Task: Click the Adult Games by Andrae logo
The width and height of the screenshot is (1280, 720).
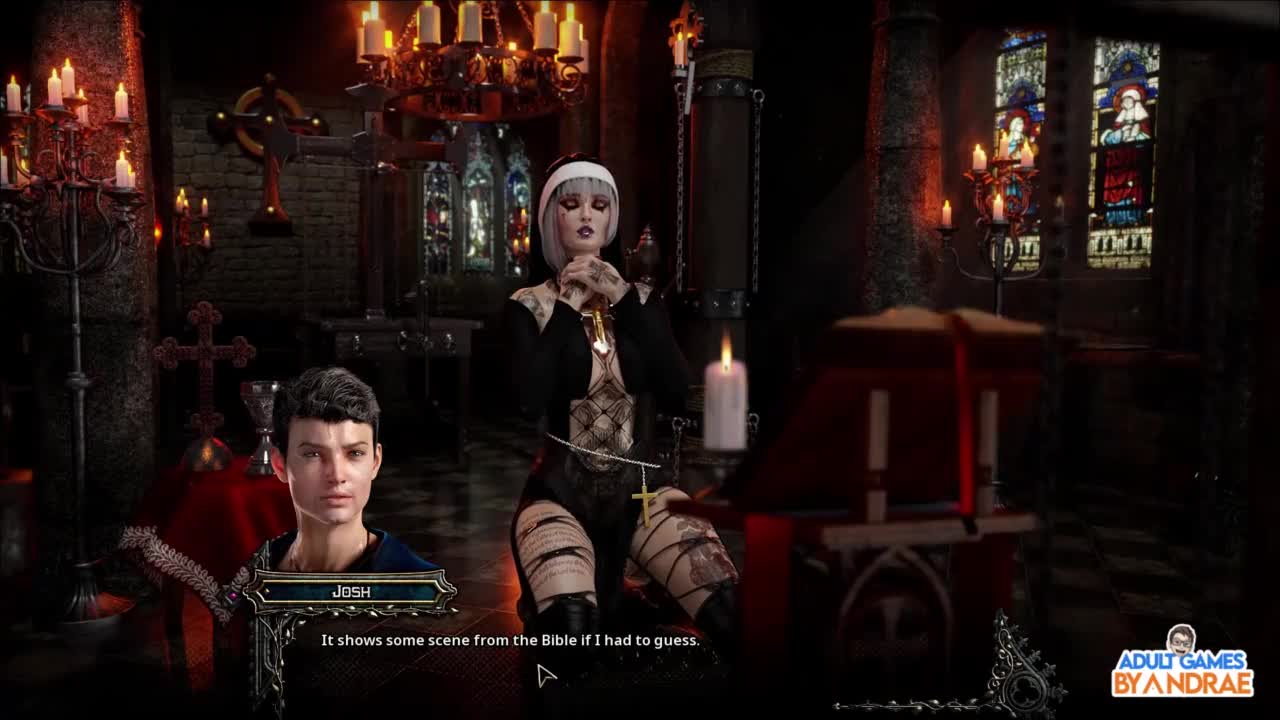Action: click(1182, 663)
